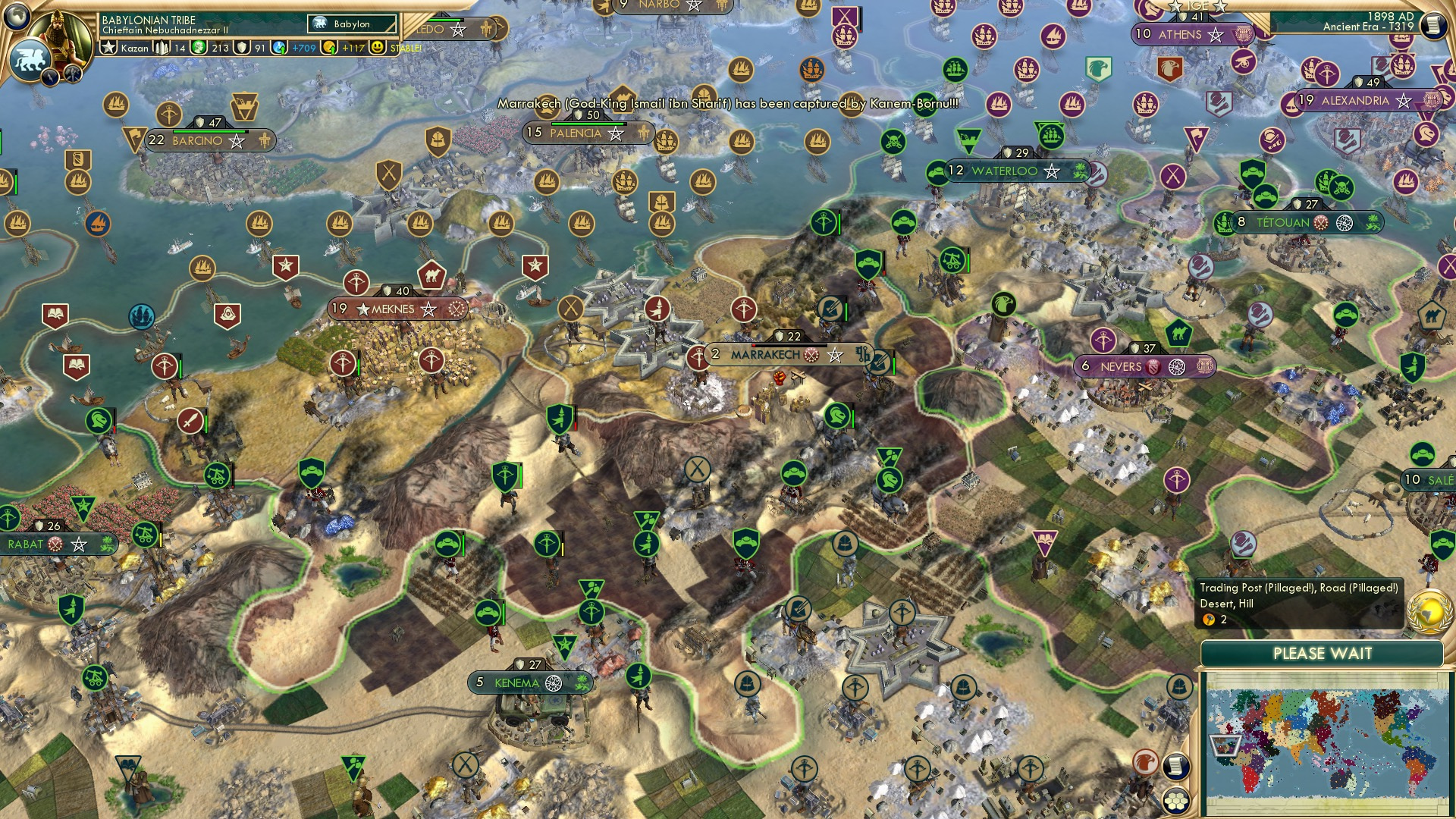The width and height of the screenshot is (1456, 819).
Task: Toggle the small globe icon in the top-left corner
Action: tap(17, 17)
